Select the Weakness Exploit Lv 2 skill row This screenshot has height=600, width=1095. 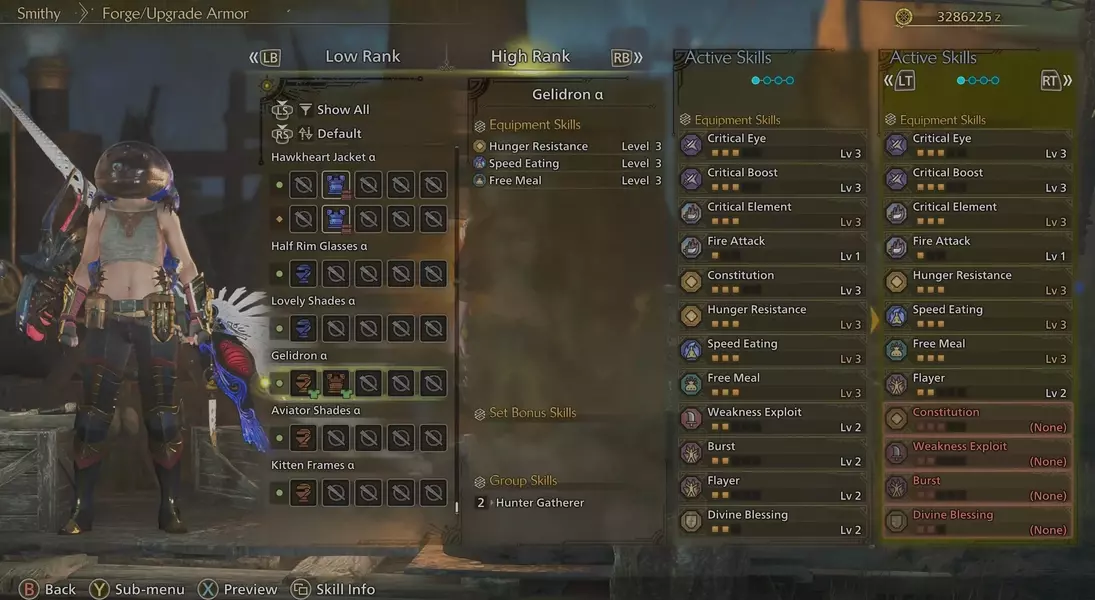click(x=771, y=419)
